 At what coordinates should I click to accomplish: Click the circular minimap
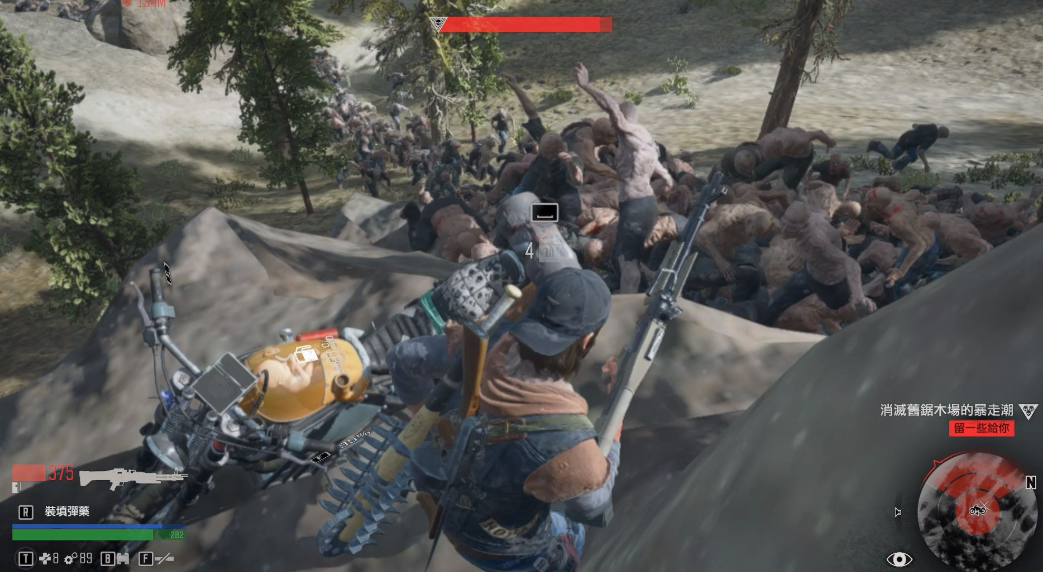tap(977, 510)
